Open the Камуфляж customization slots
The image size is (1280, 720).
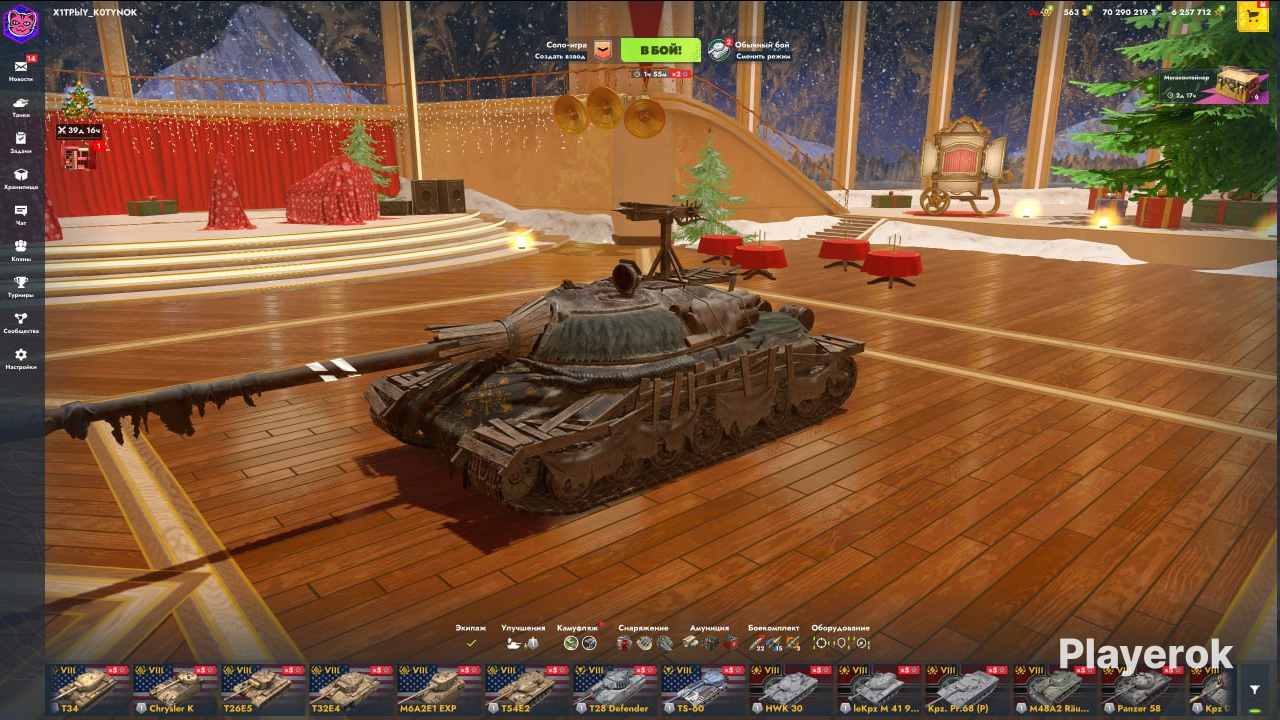click(x=579, y=643)
